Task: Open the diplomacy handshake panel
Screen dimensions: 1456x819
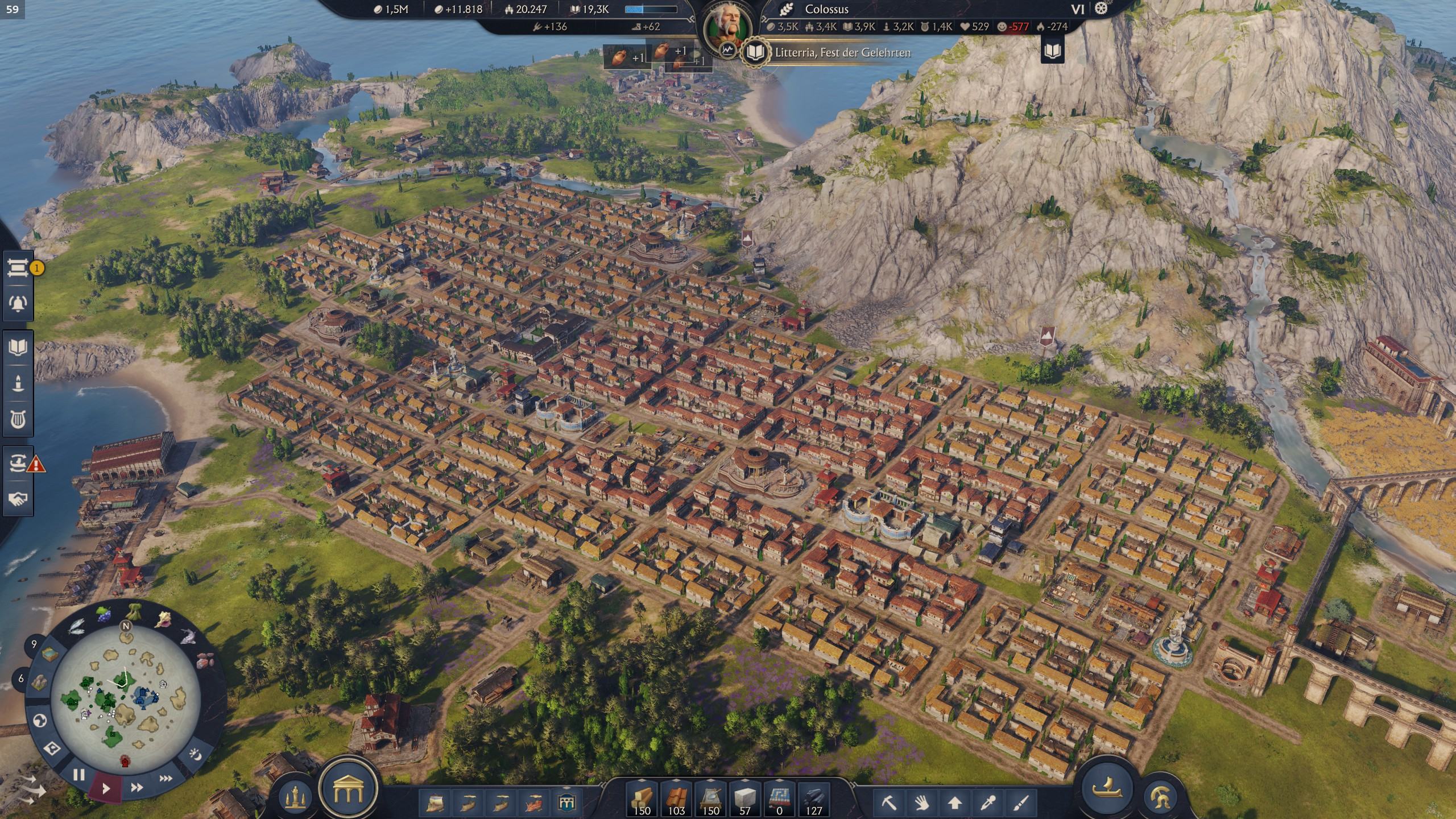Action: pos(18,499)
